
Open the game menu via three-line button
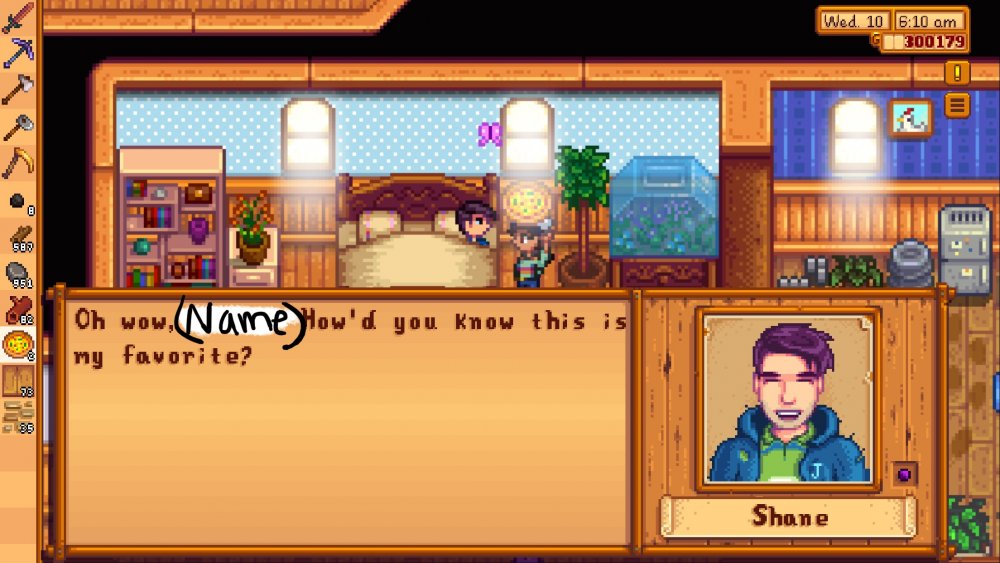(957, 104)
